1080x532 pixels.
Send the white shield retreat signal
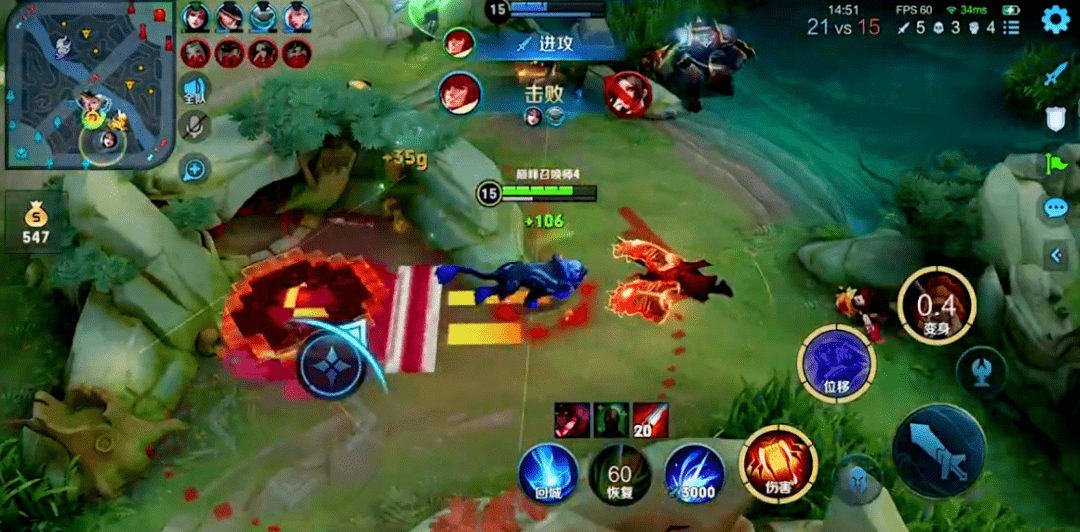(1056, 119)
